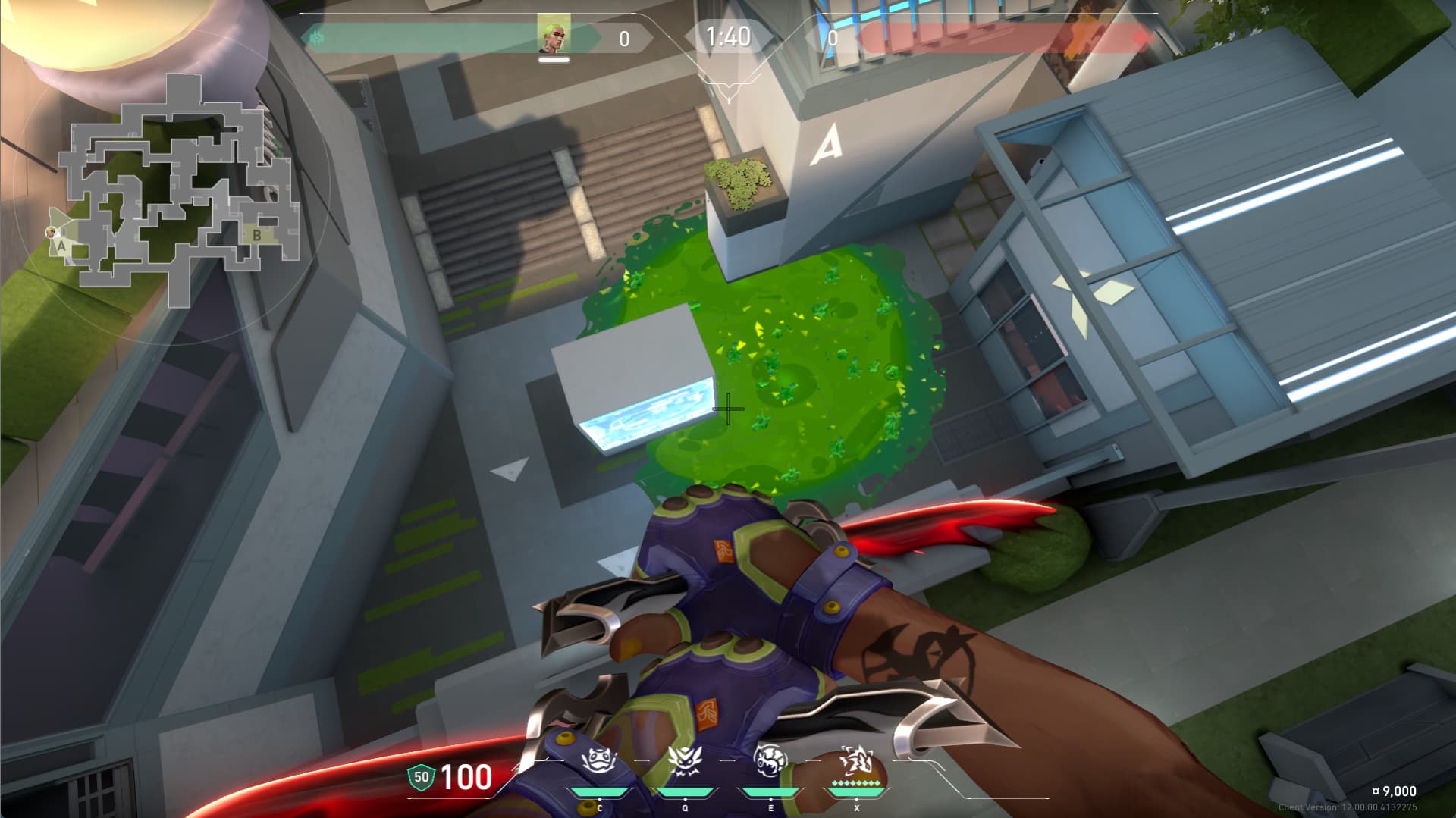Select Gekko's portrait in the top scoreboard
Screen dimensions: 1456x818
554,36
